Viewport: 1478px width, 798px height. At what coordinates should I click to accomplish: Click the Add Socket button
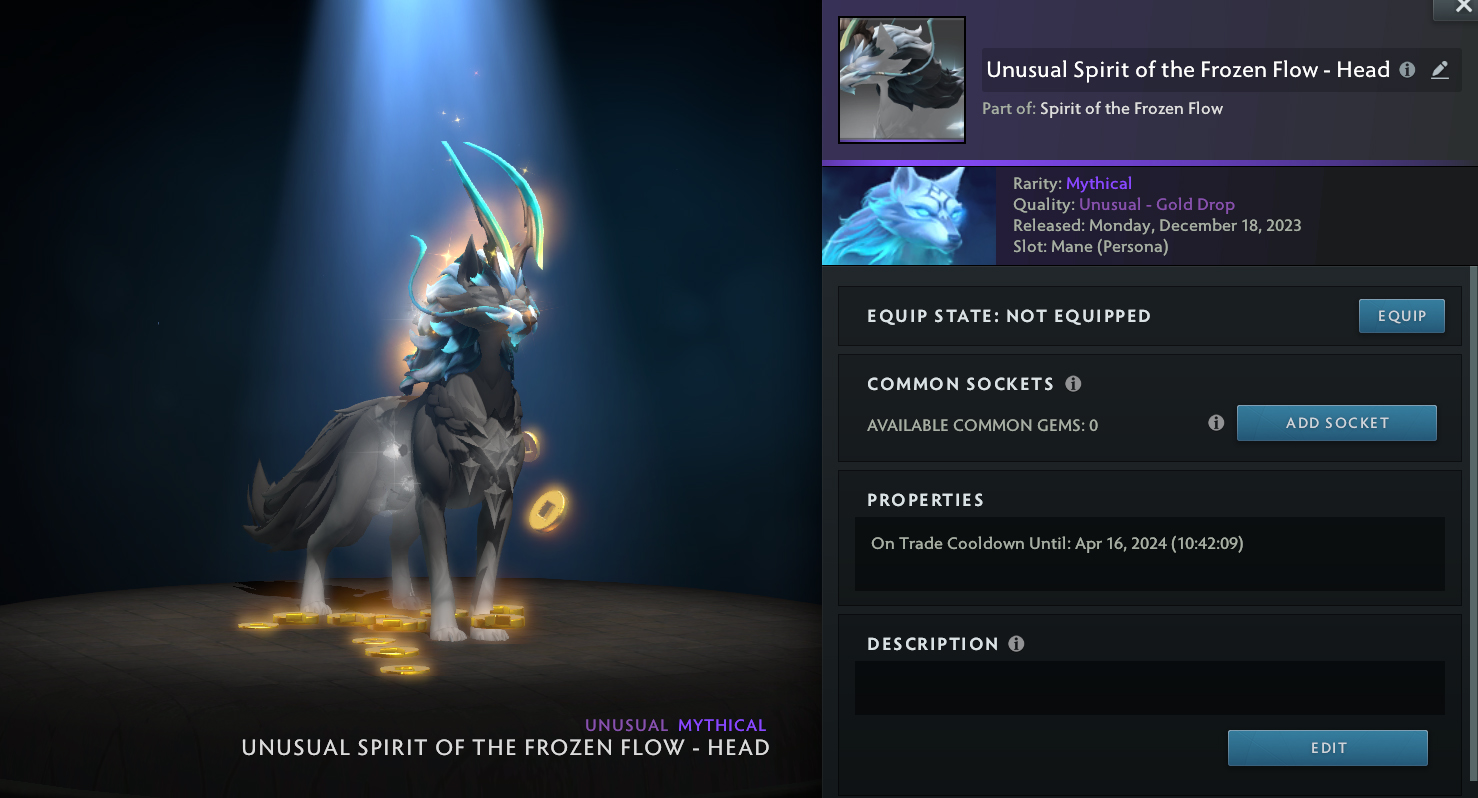pos(1336,423)
